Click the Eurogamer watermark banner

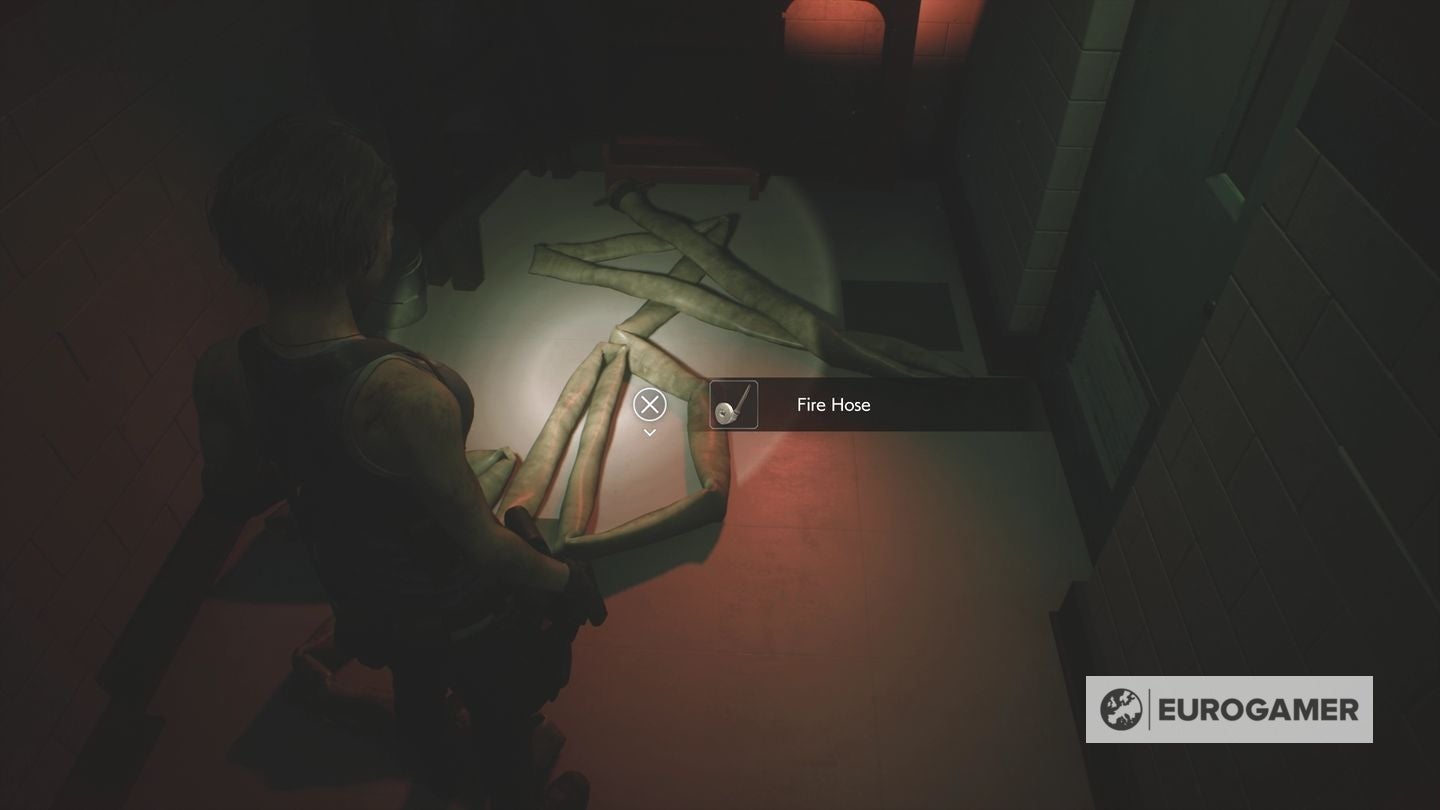tap(1228, 707)
